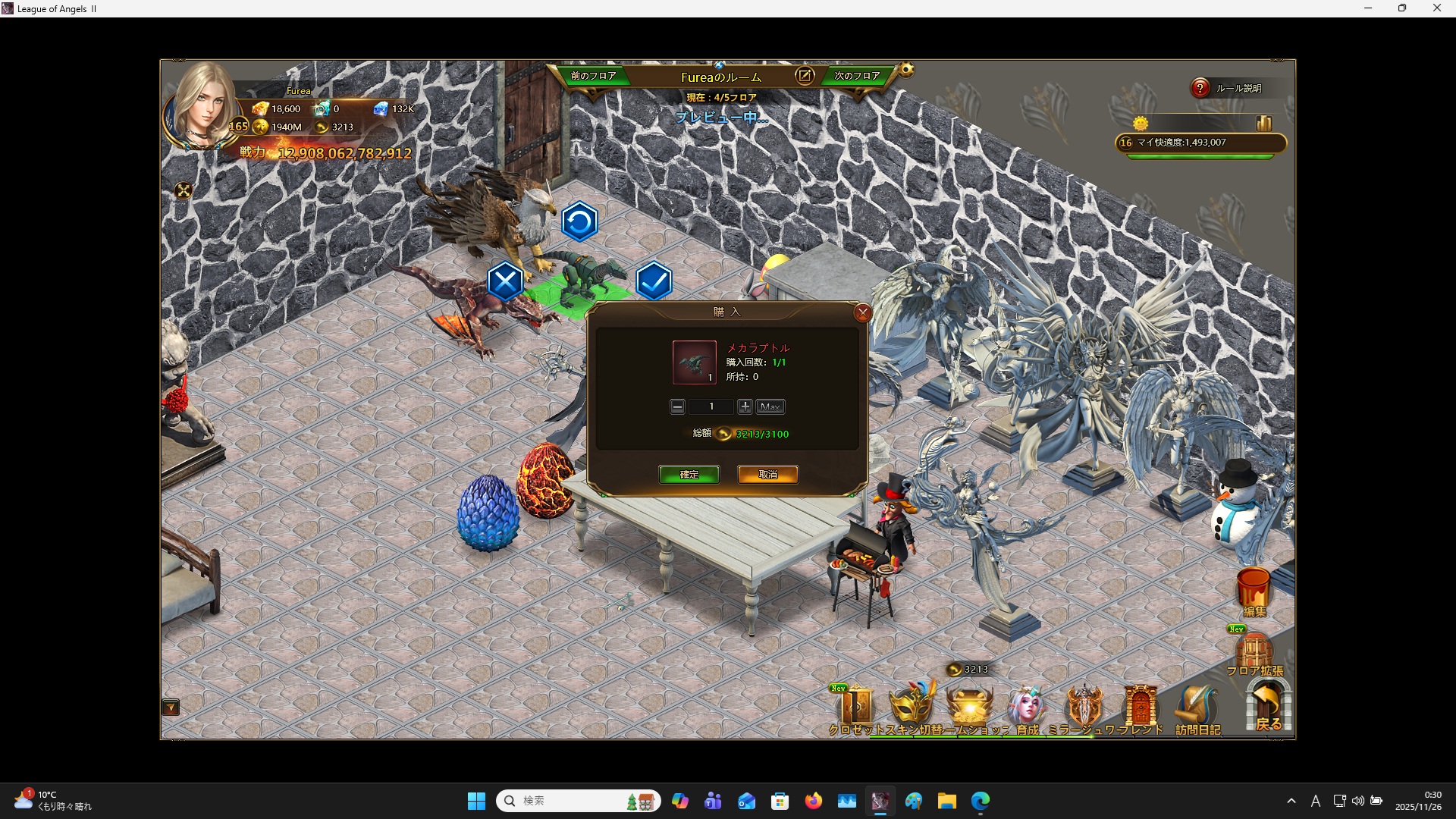Go to the next floor (次のフロア)
The height and width of the screenshot is (819, 1456).
point(857,76)
